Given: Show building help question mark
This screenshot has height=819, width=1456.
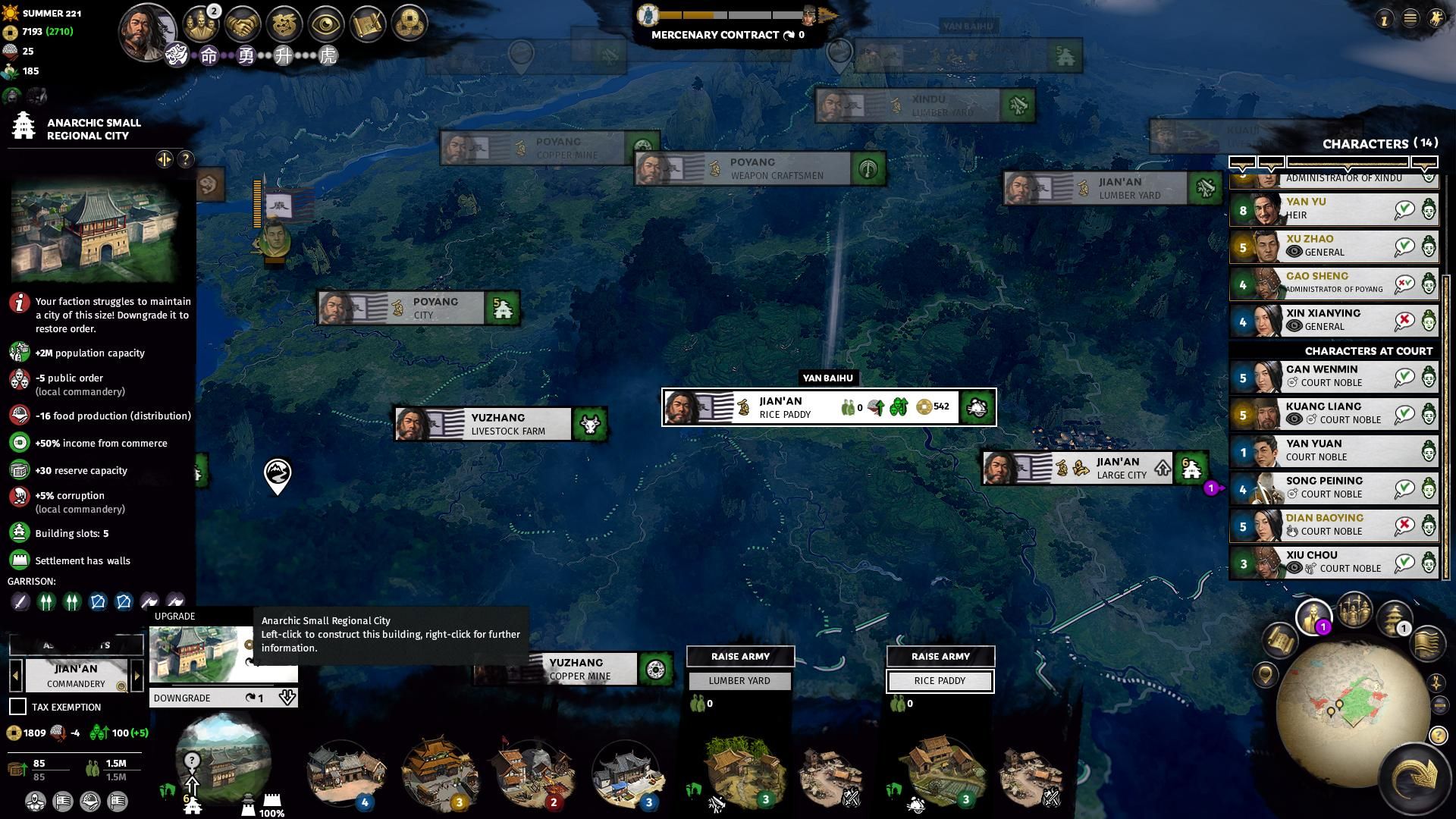Looking at the screenshot, I should (185, 159).
